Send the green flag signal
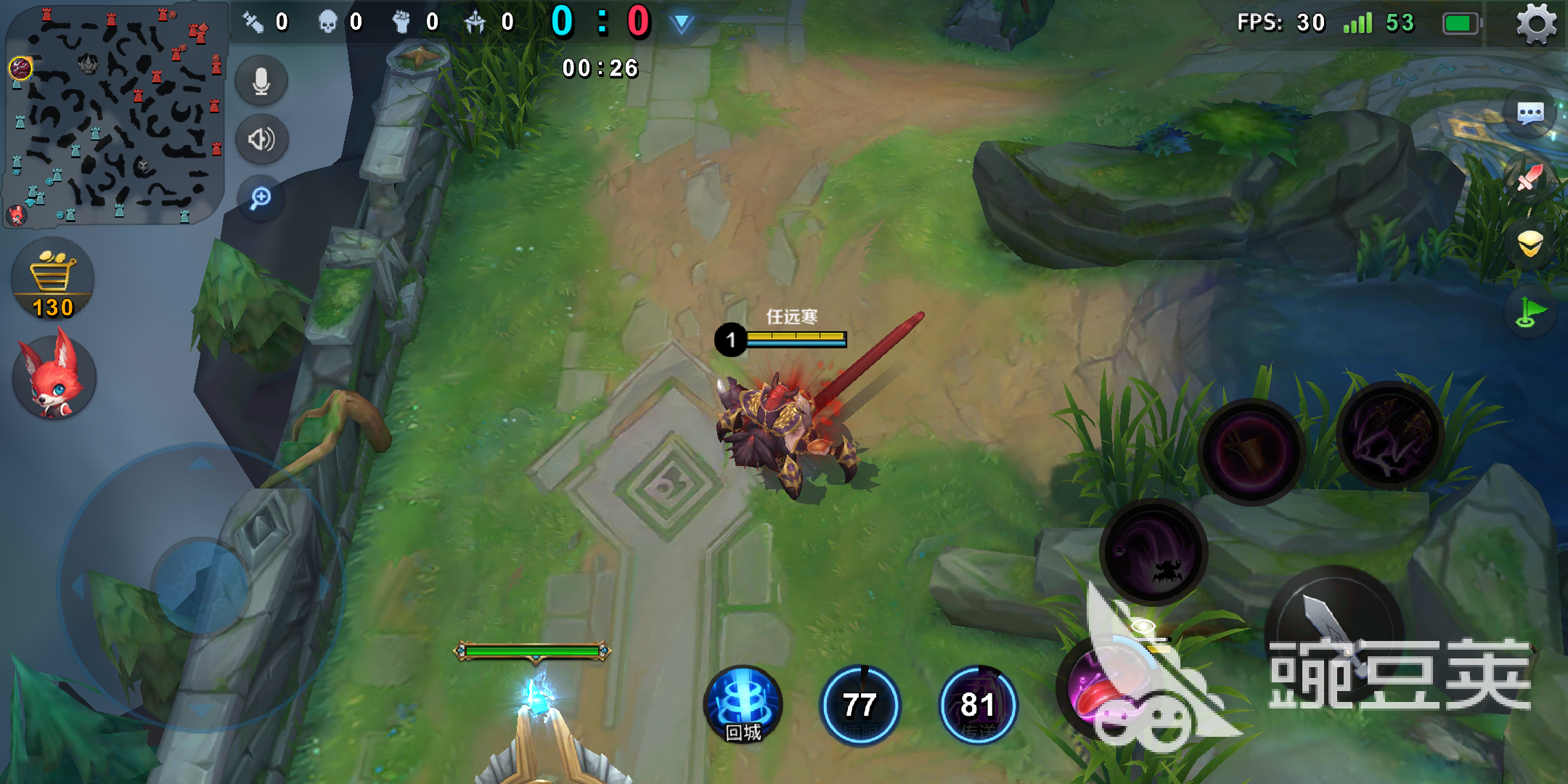1568x784 pixels. click(1529, 312)
